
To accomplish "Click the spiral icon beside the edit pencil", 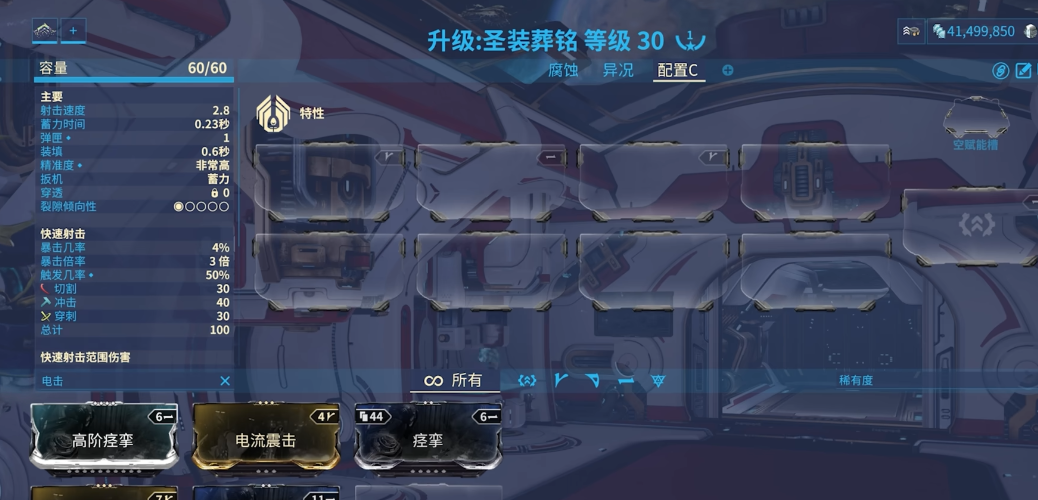I will point(1001,70).
